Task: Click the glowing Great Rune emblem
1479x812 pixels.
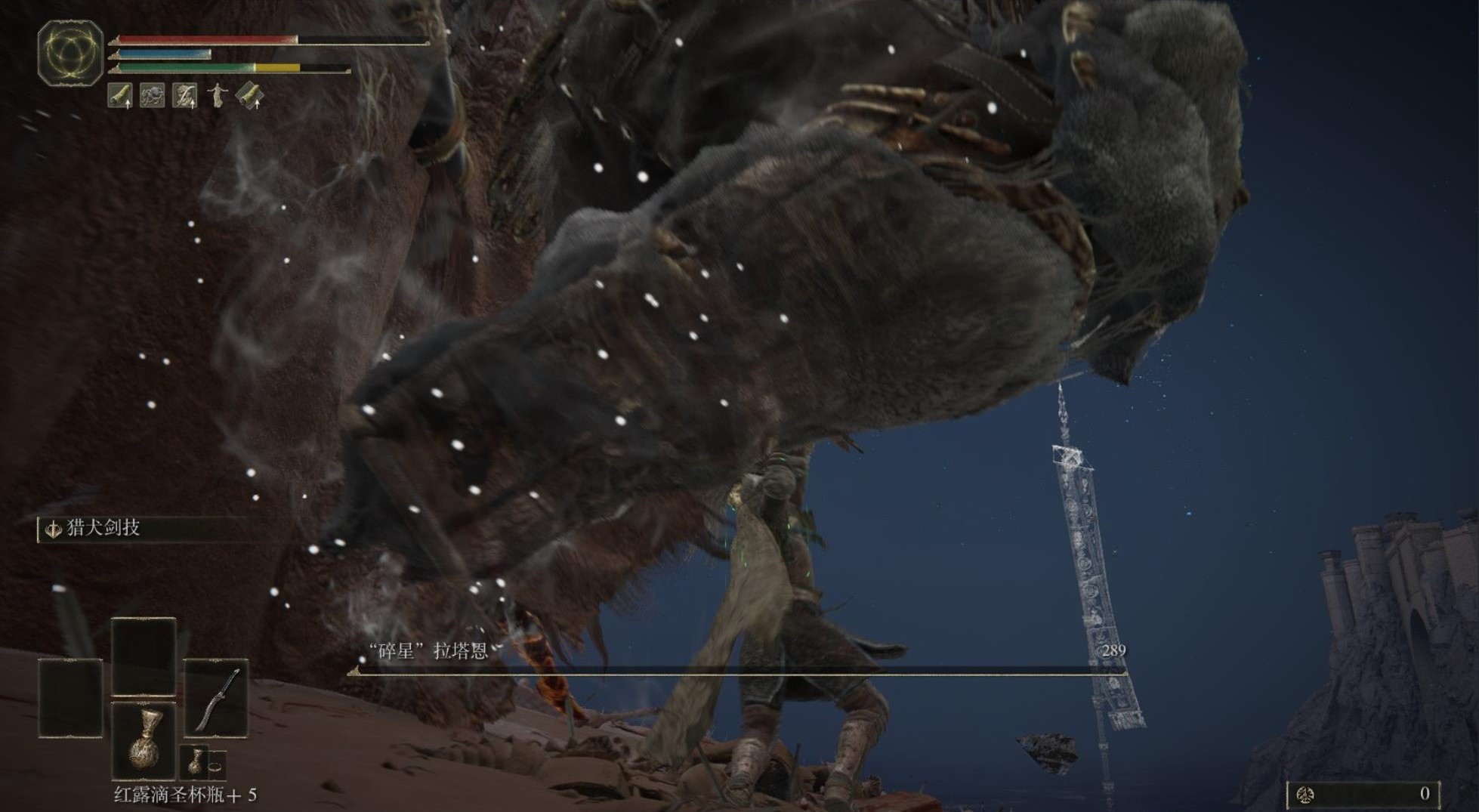Action: point(70,52)
